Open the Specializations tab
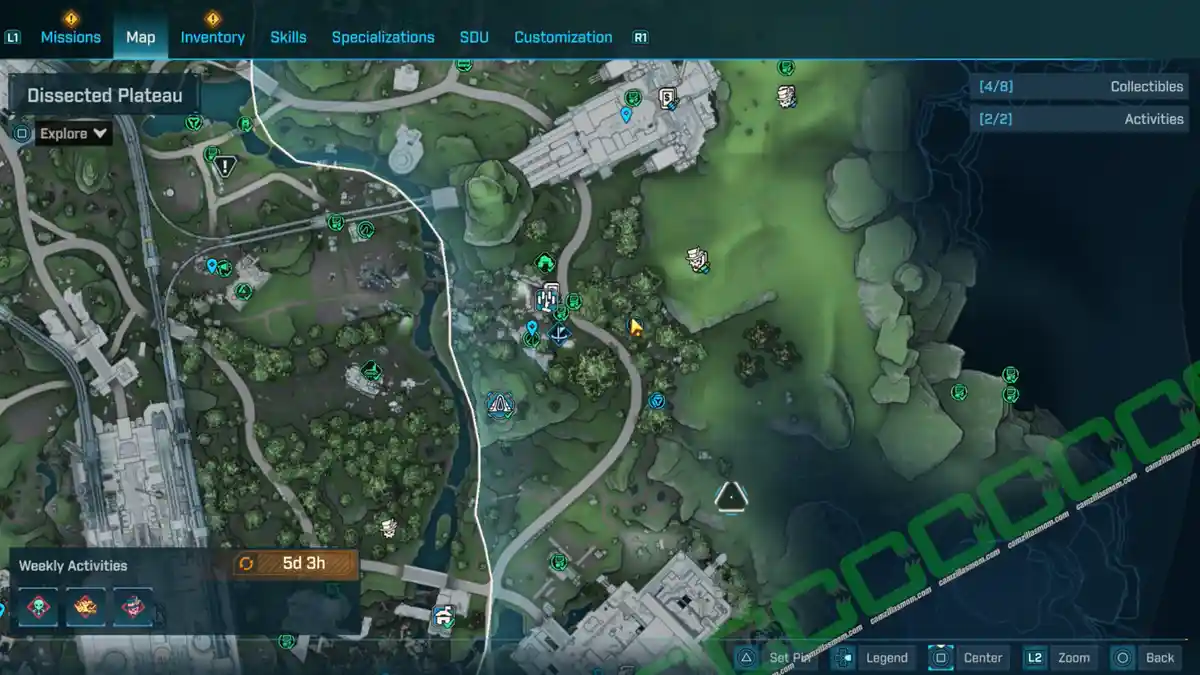 pyautogui.click(x=383, y=37)
